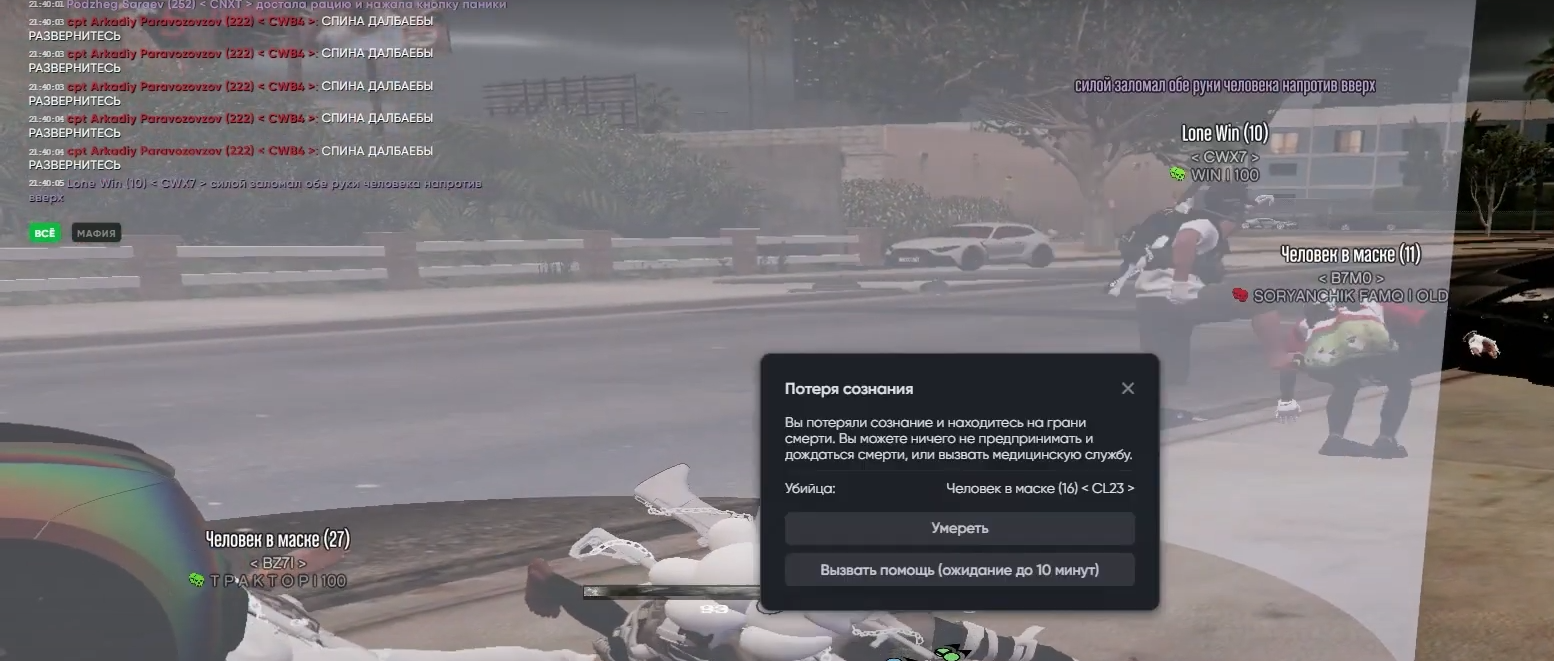Call help with Вызвать помощь button
This screenshot has height=661, width=1554.
coord(959,570)
